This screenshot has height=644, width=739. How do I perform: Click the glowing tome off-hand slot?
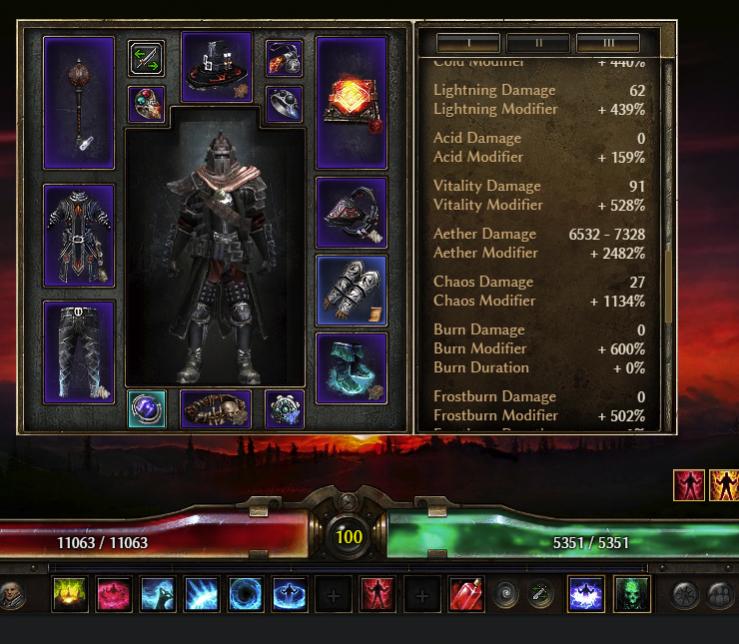[x=351, y=102]
